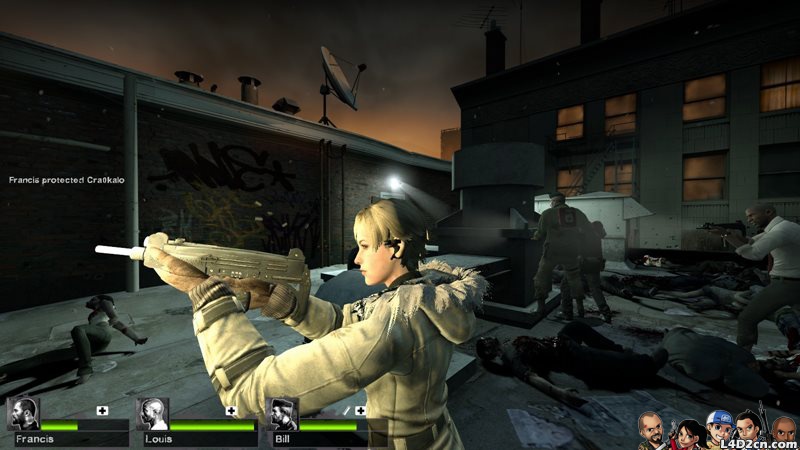
Task: Click the first aid kit icon above Francis
Action: 101,410
